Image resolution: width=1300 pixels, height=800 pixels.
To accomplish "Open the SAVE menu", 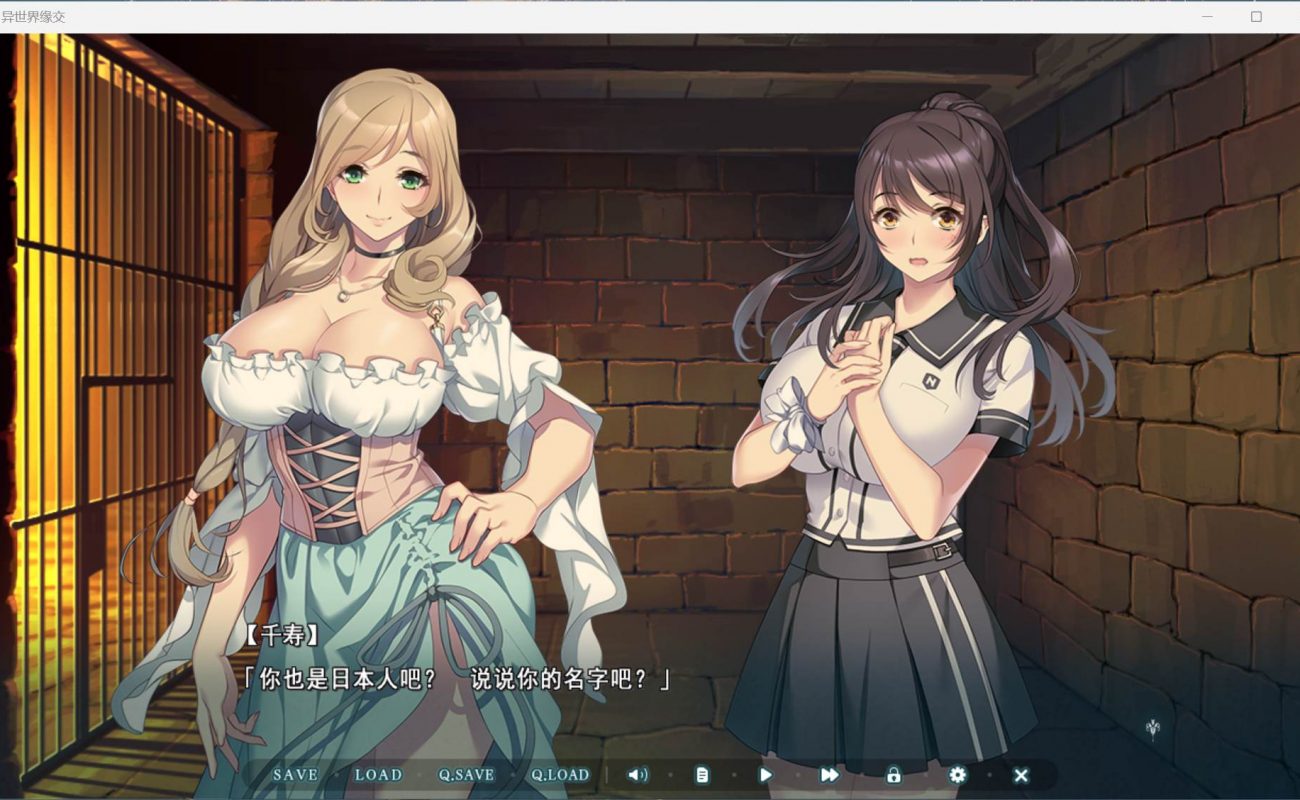I will [295, 775].
